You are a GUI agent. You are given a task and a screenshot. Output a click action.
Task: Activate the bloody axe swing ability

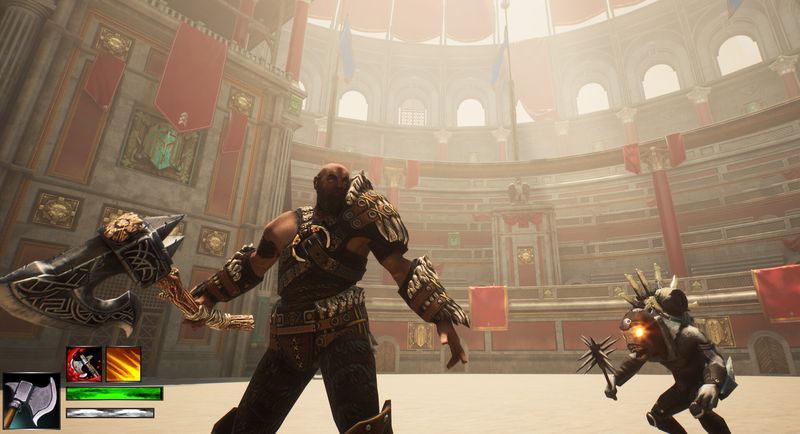84,364
